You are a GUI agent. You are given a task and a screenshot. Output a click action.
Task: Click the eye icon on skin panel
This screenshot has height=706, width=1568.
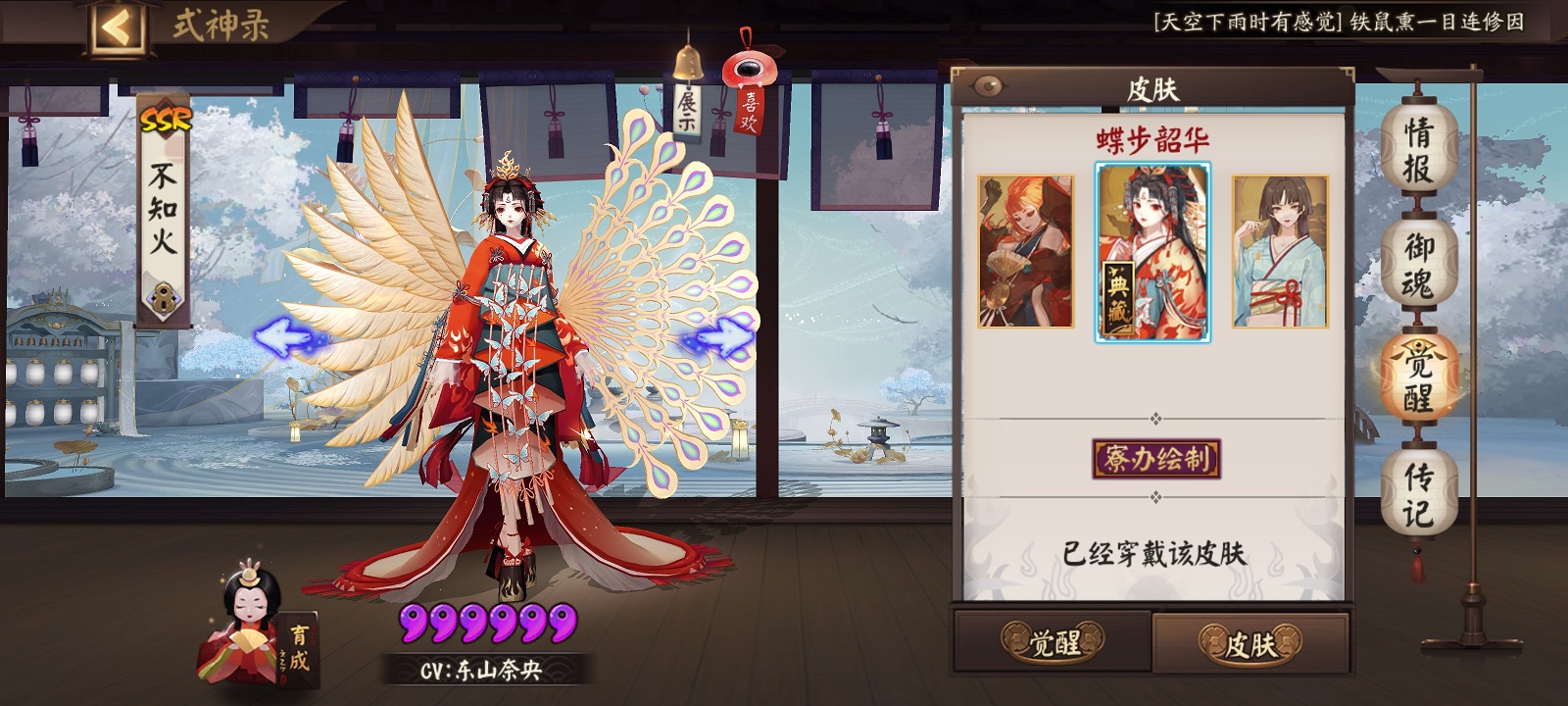coord(988,86)
